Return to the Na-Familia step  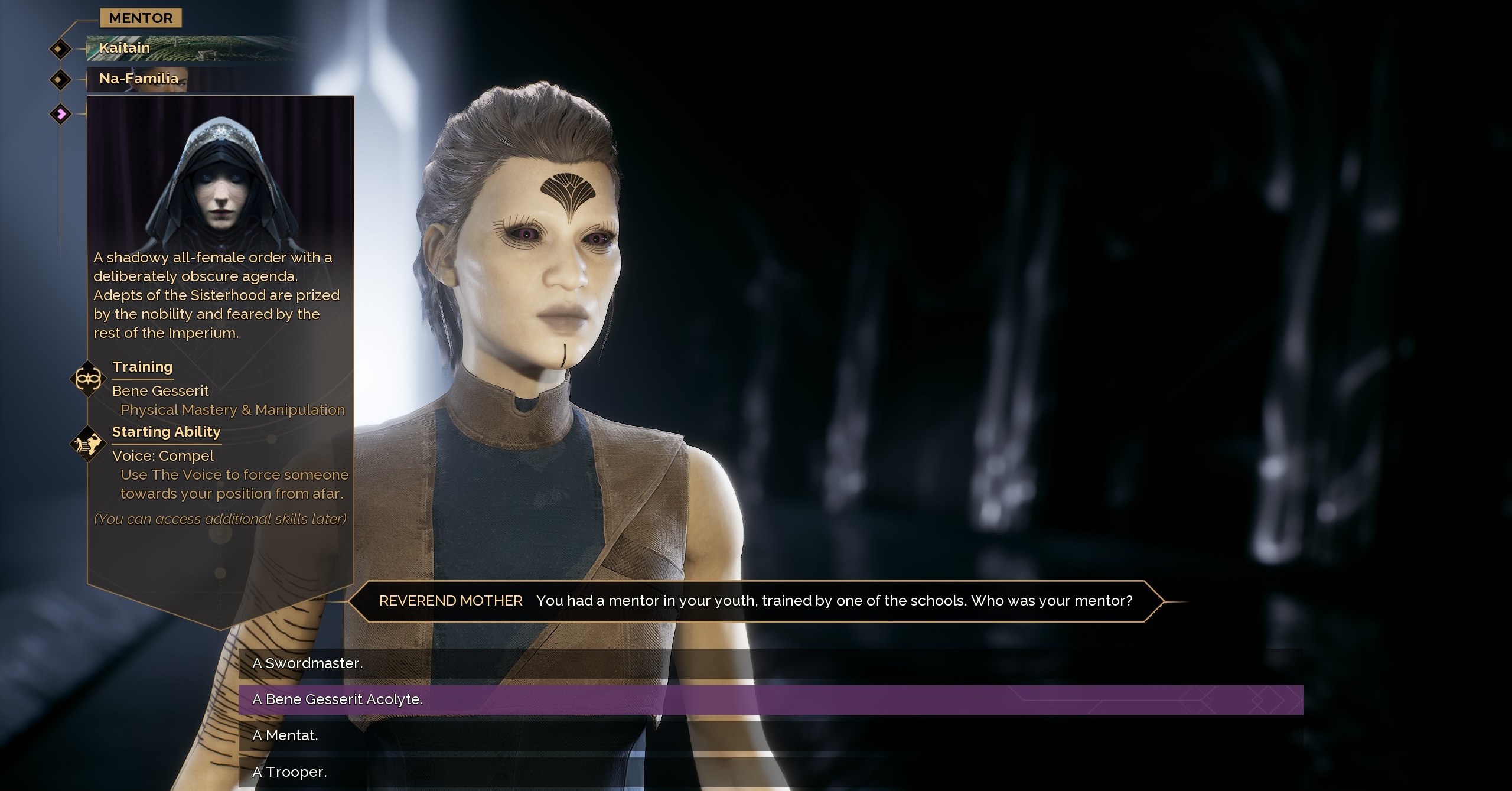139,79
